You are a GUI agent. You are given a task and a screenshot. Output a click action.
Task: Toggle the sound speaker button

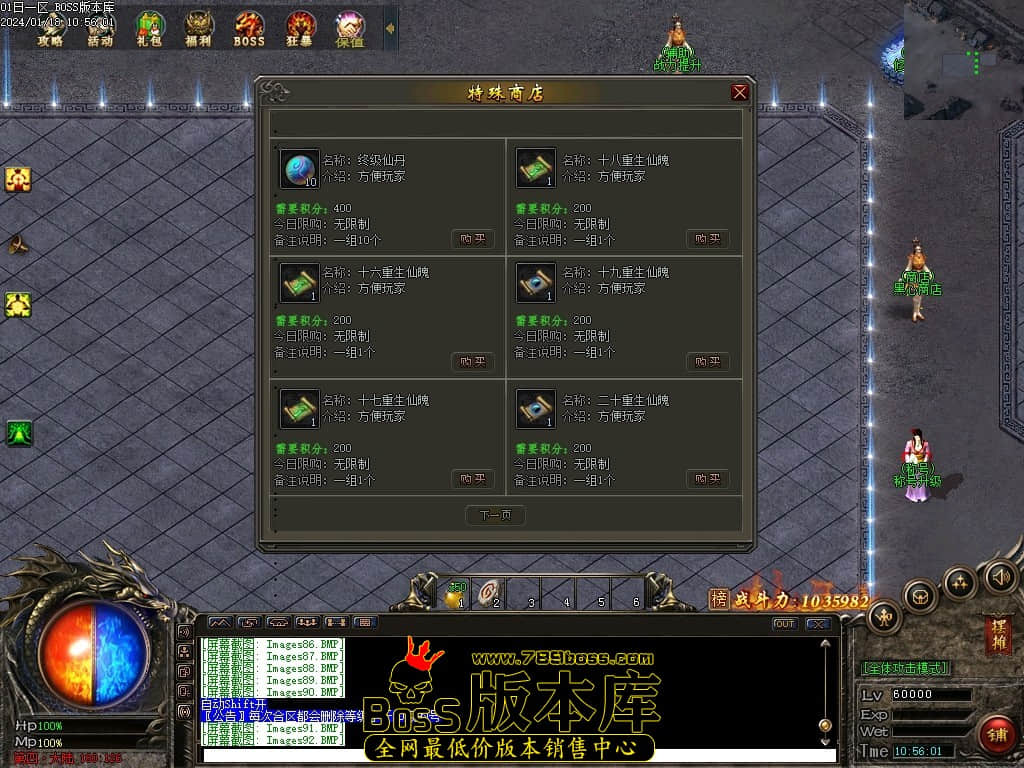pos(1000,576)
